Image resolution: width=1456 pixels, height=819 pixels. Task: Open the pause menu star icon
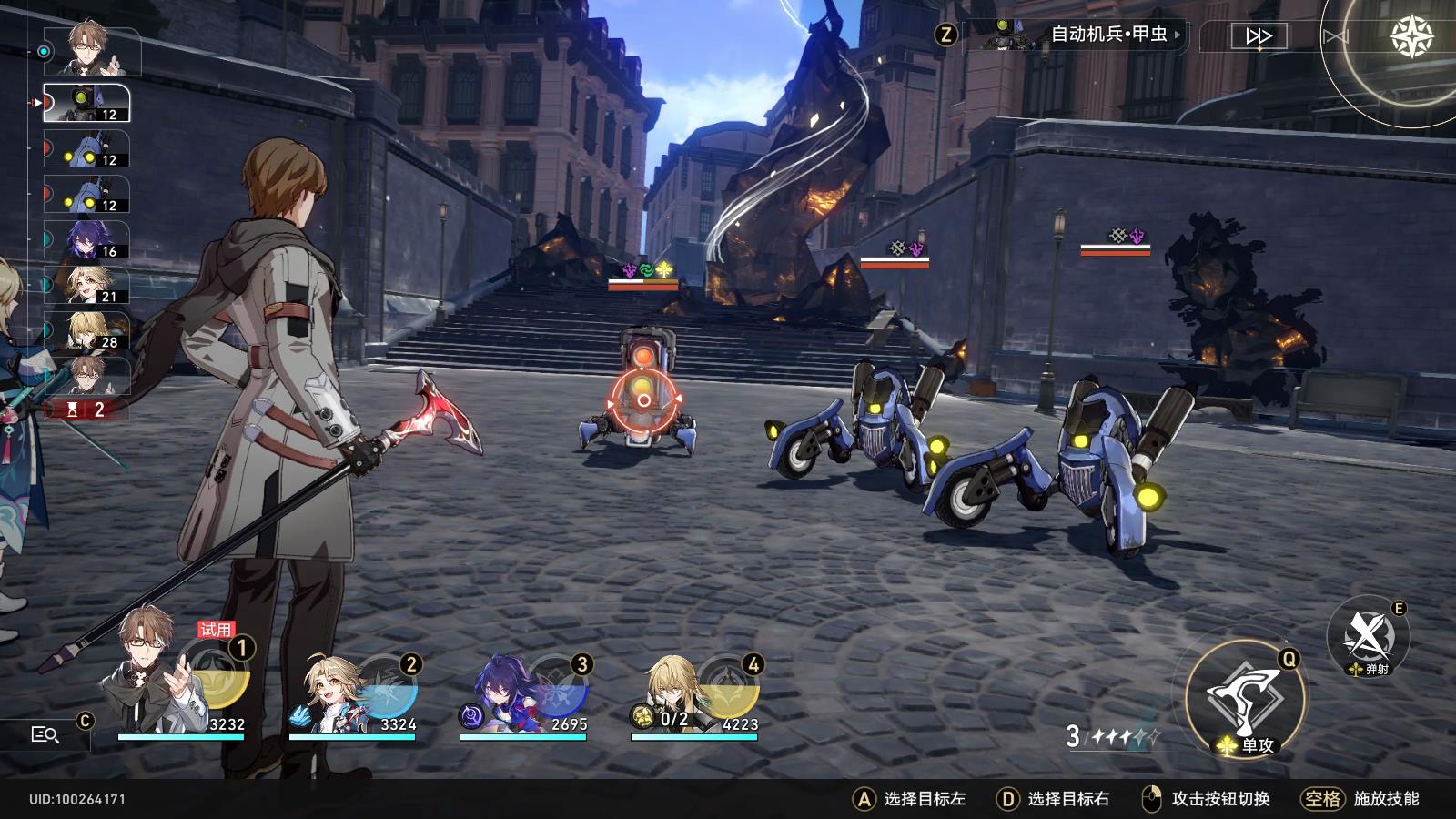tap(1411, 36)
